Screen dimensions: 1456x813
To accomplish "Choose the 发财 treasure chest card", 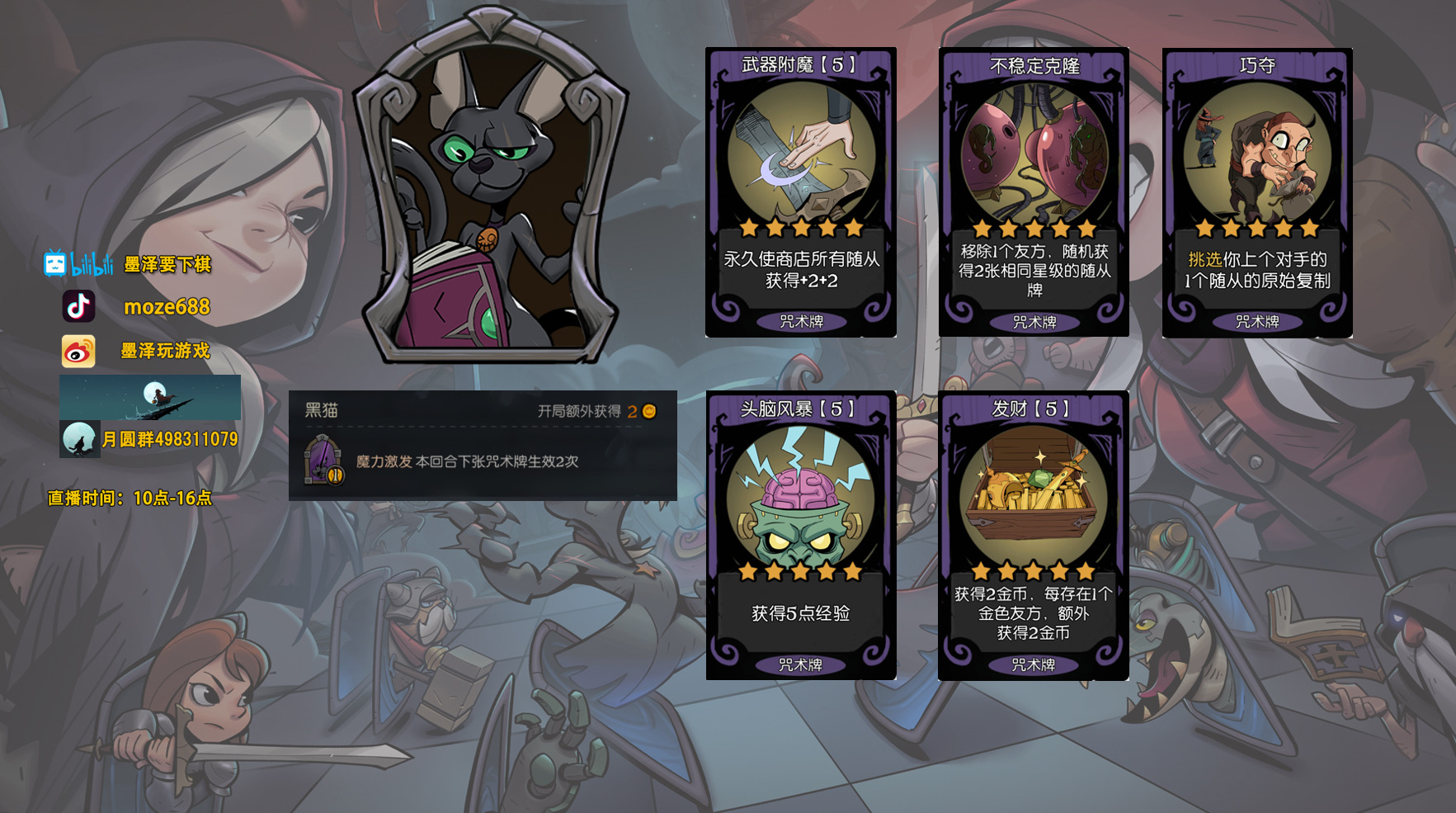I will (1033, 535).
